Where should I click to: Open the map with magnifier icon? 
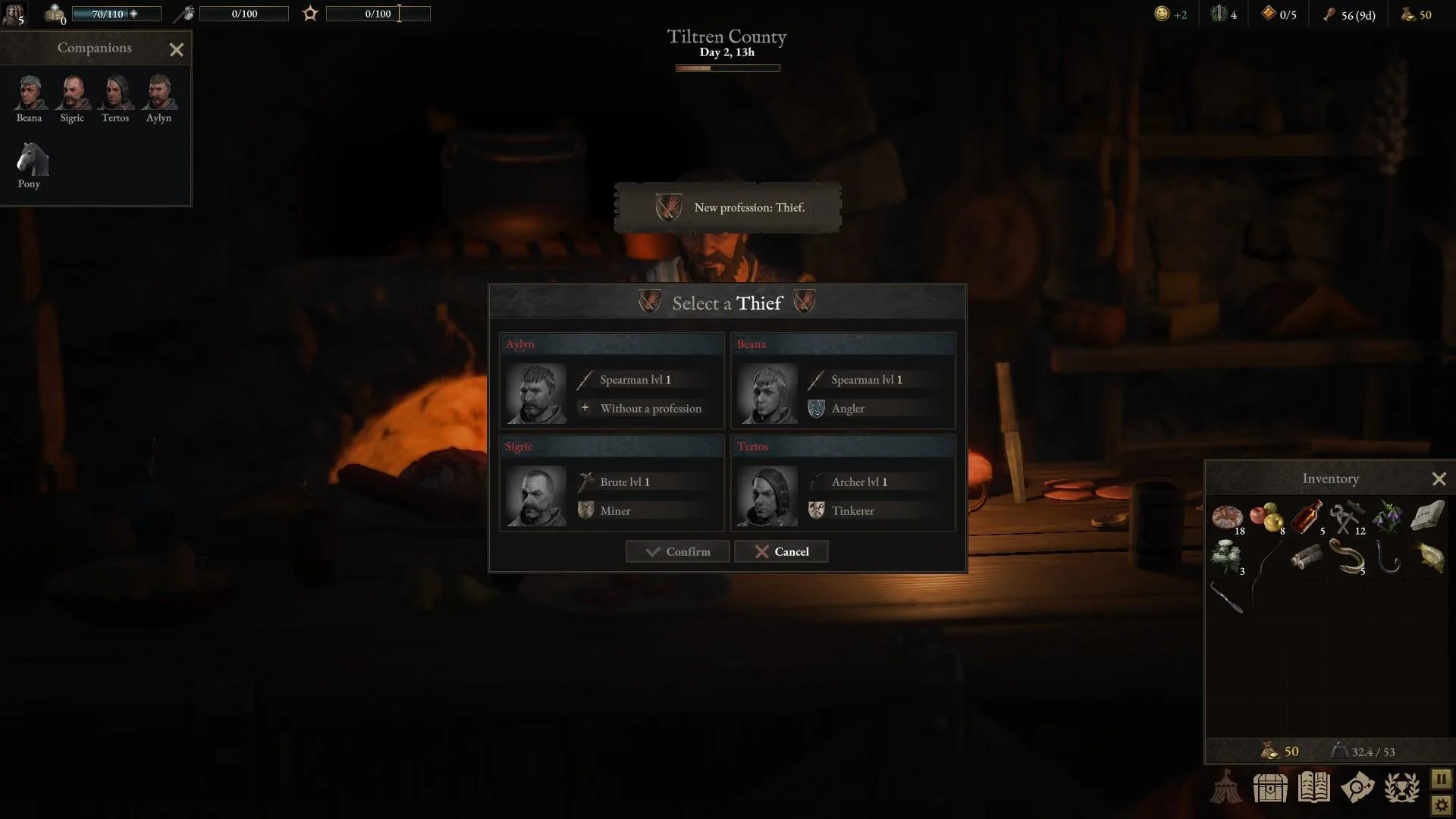click(x=1357, y=788)
